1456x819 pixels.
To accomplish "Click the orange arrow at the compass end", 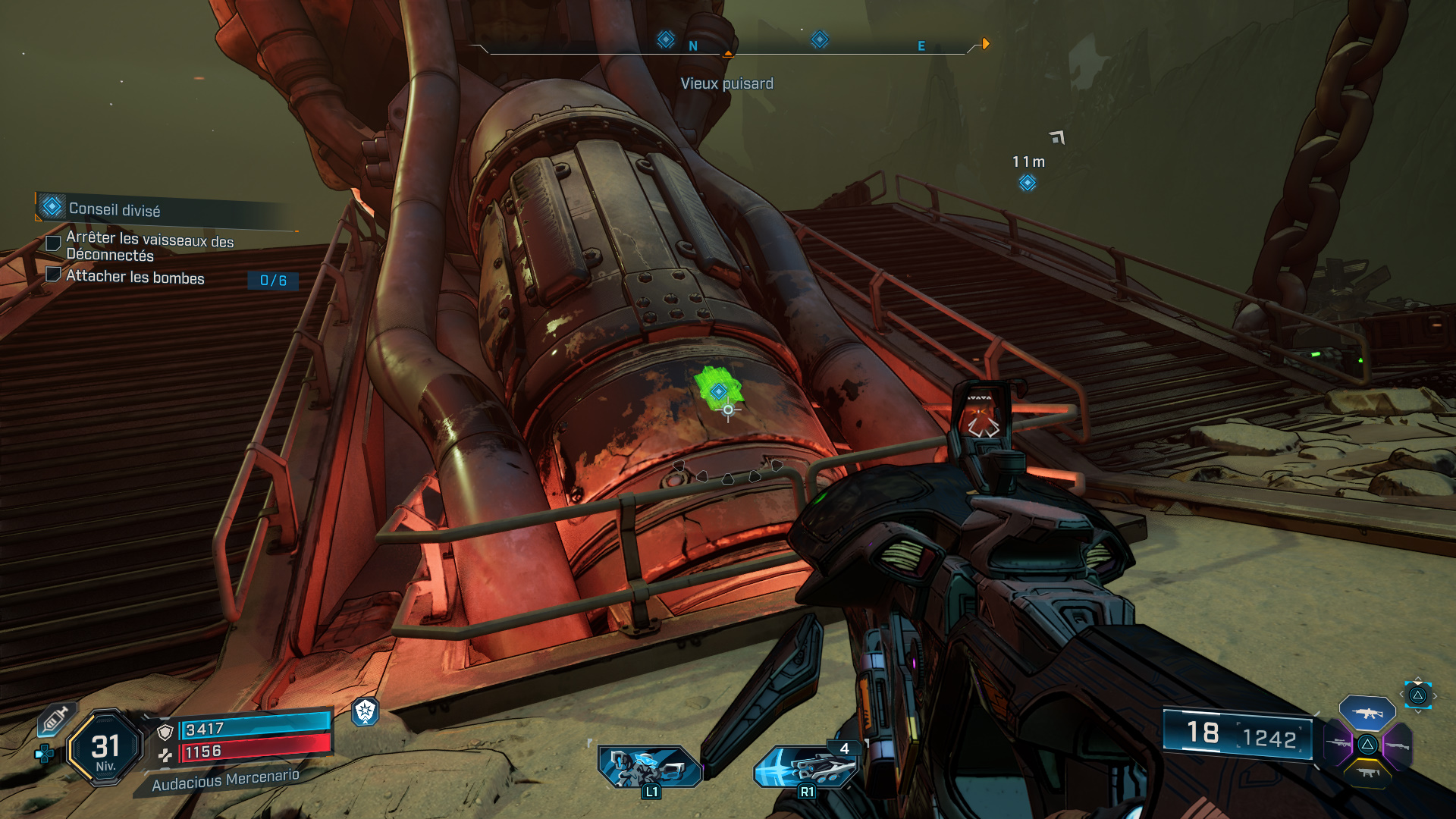I will 986,44.
